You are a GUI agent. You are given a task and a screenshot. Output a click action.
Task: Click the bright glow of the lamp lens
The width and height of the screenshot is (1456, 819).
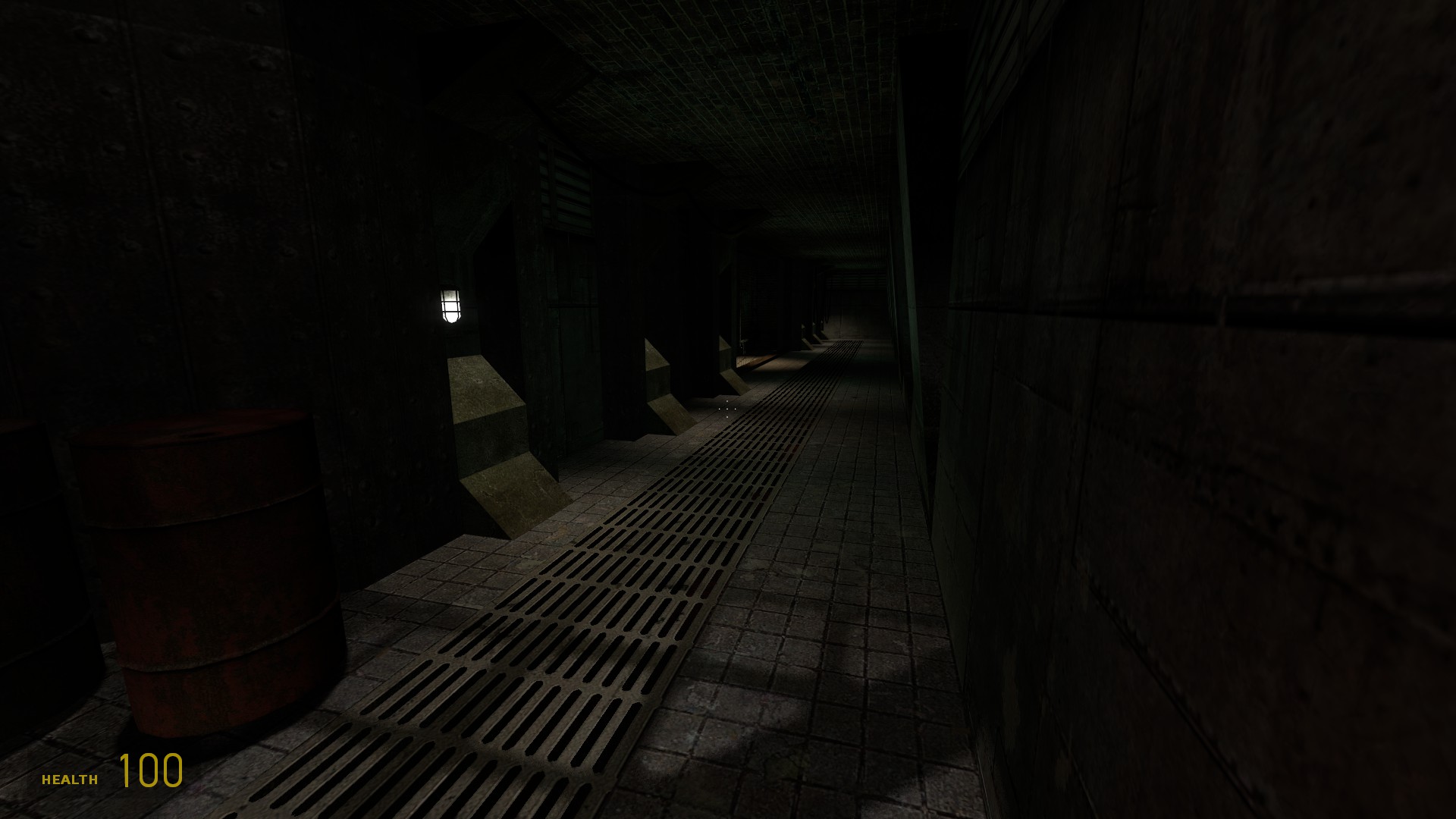pos(450,307)
